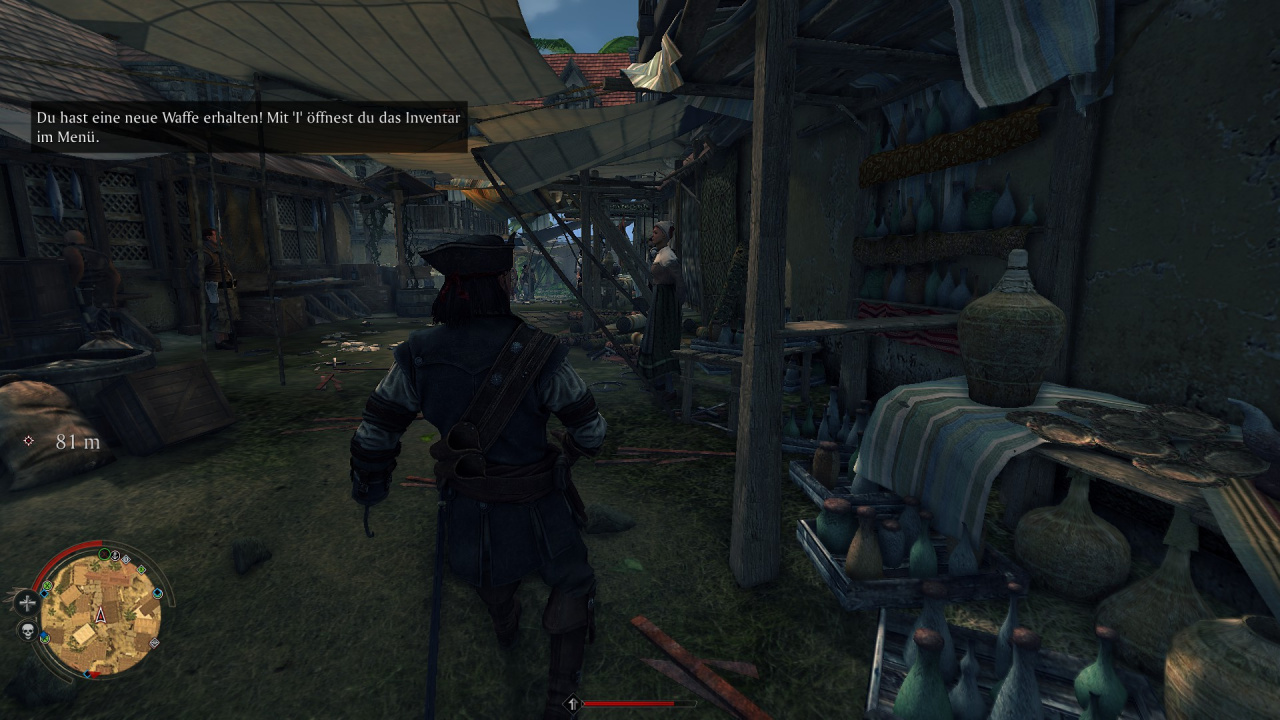Click the up-arrow diamond icon by the red bar
The height and width of the screenshot is (720, 1280).
coord(573,704)
